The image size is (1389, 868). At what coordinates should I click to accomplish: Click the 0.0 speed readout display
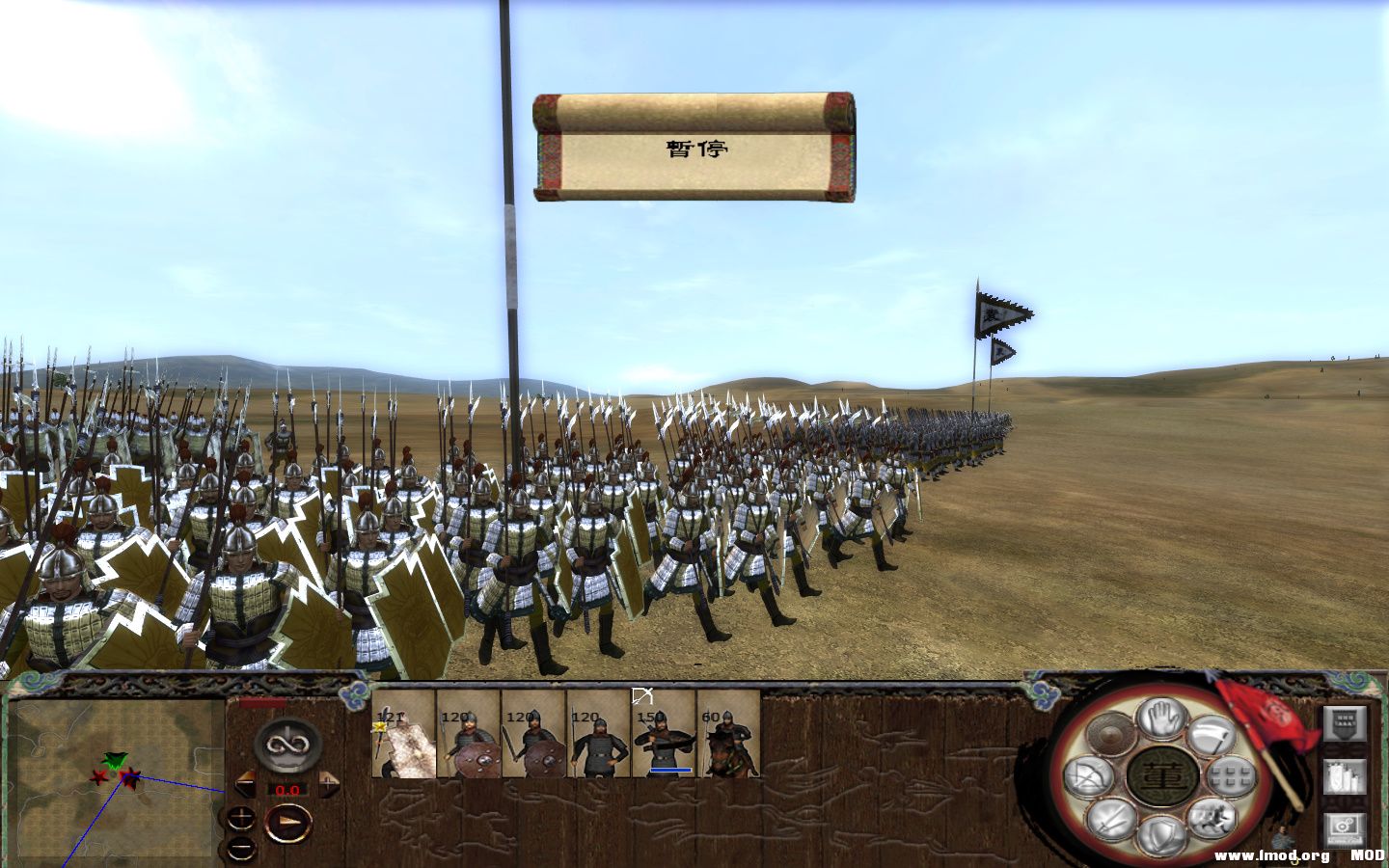(x=287, y=790)
